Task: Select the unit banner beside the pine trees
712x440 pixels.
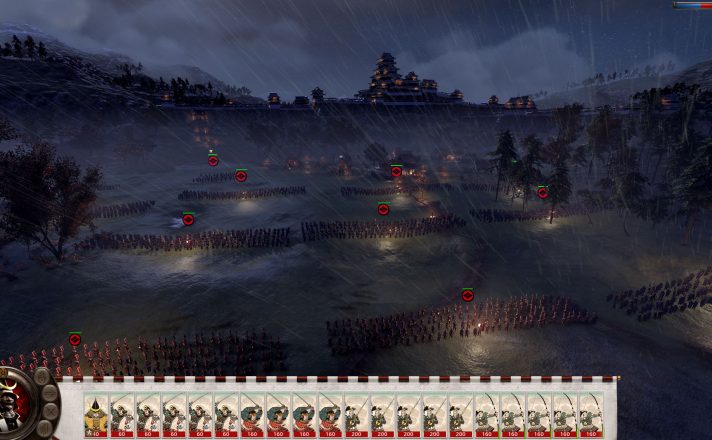Action: click(543, 192)
